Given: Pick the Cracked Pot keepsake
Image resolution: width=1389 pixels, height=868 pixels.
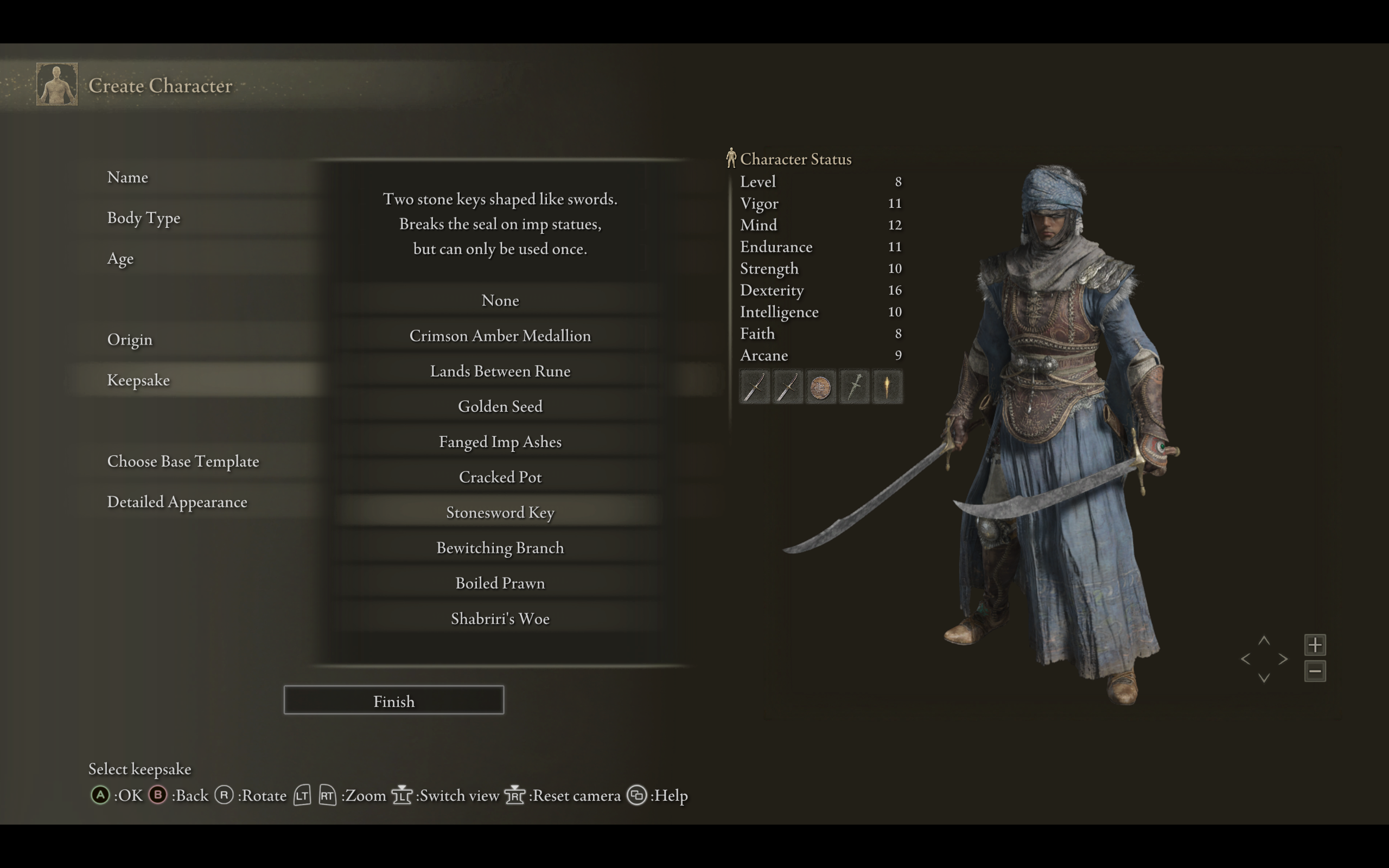Looking at the screenshot, I should (500, 477).
